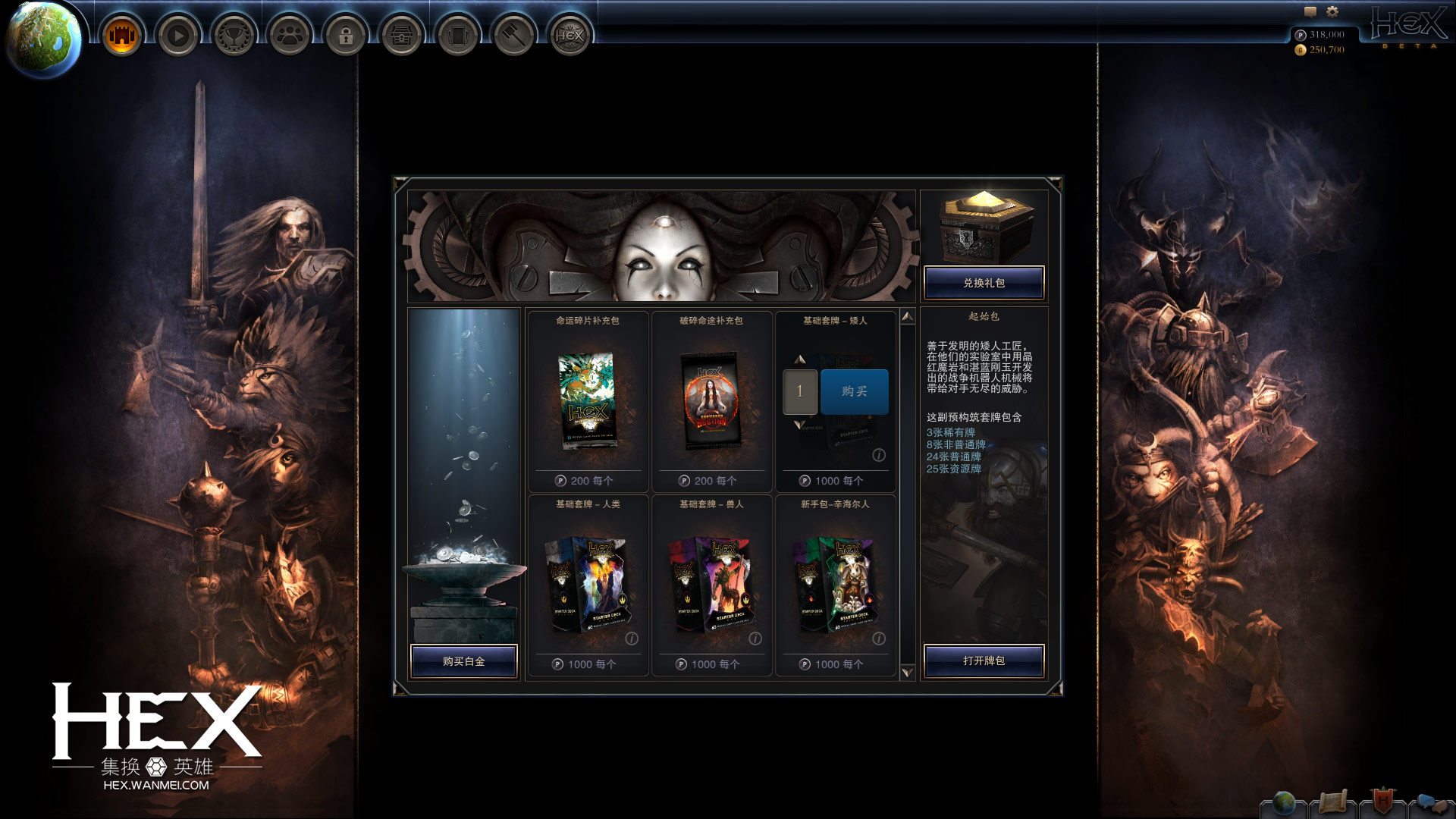Viewport: 1456px width, 819px height.
Task: Click the 兑换礼包 redeem gift button
Action: (984, 283)
